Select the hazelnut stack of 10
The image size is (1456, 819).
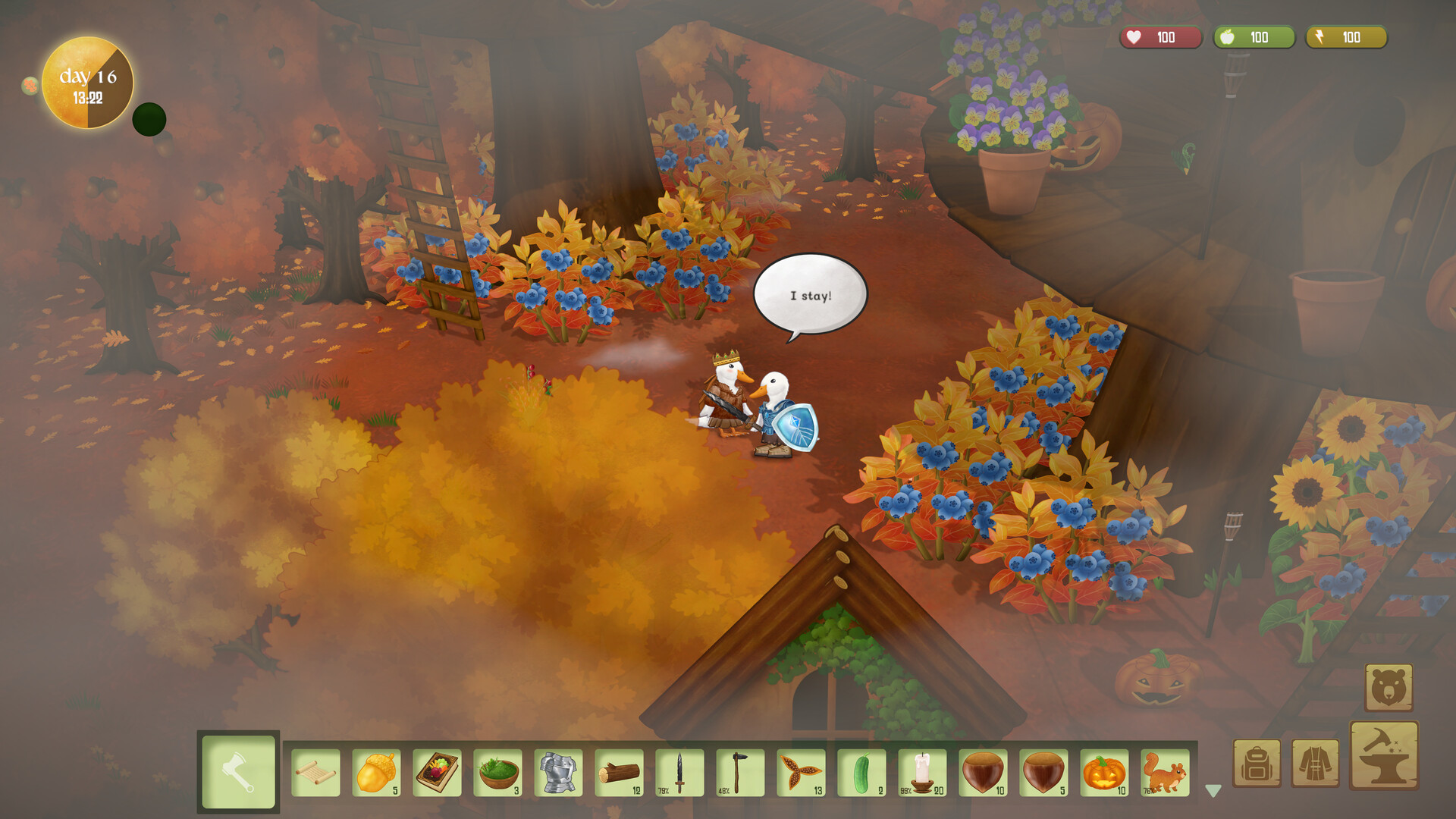[983, 773]
